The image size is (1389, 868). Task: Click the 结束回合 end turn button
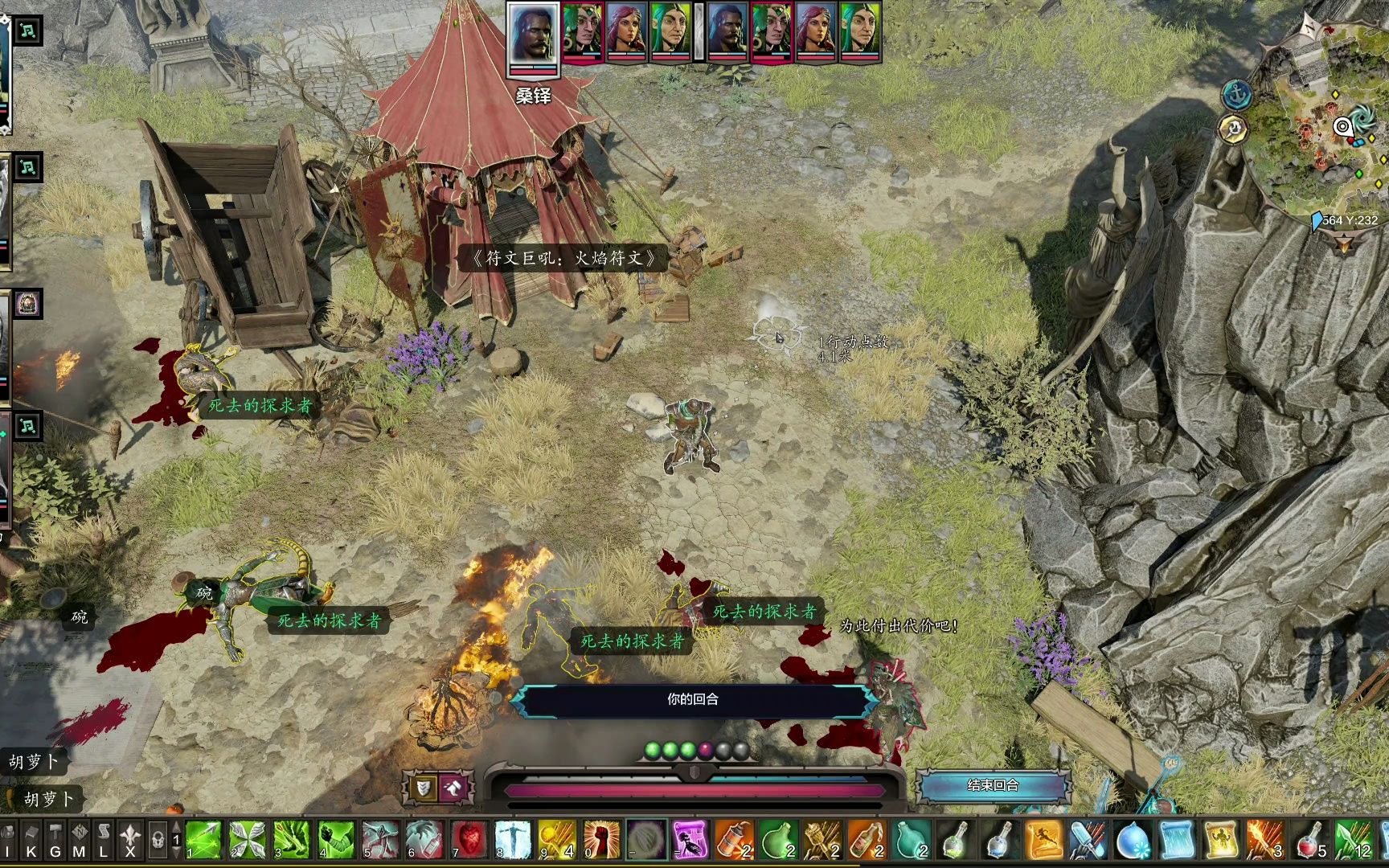(994, 785)
